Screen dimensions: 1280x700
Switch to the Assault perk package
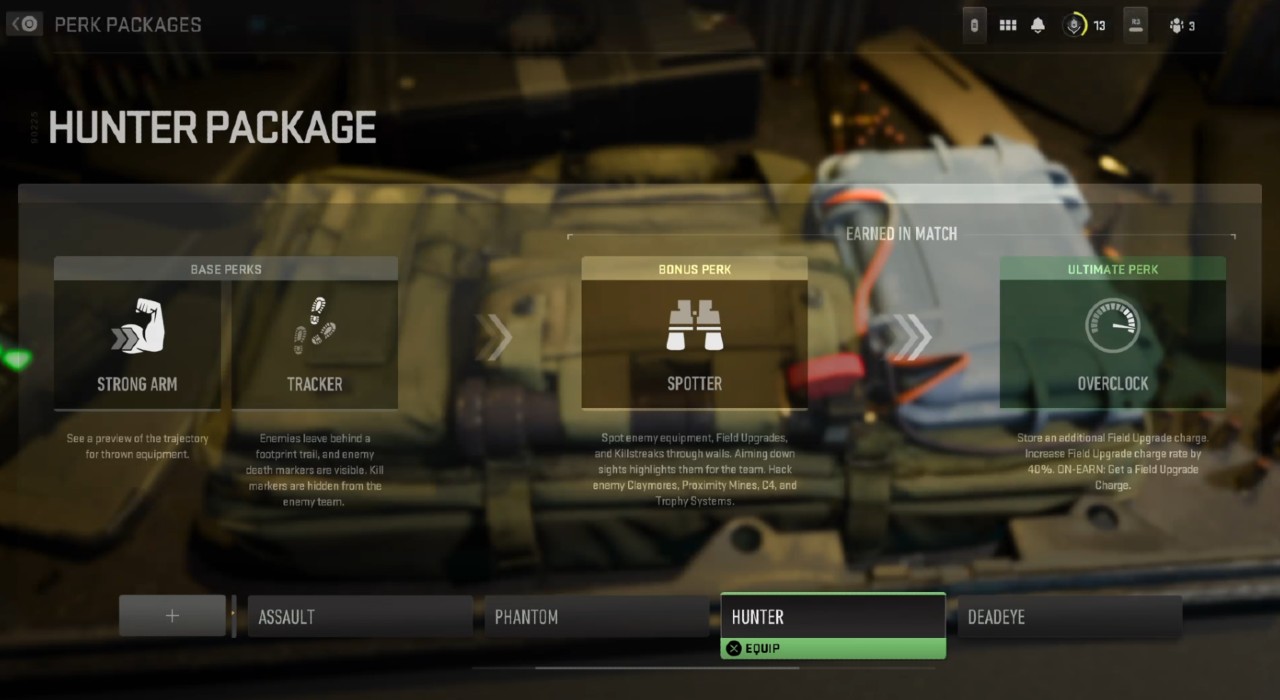click(x=360, y=616)
